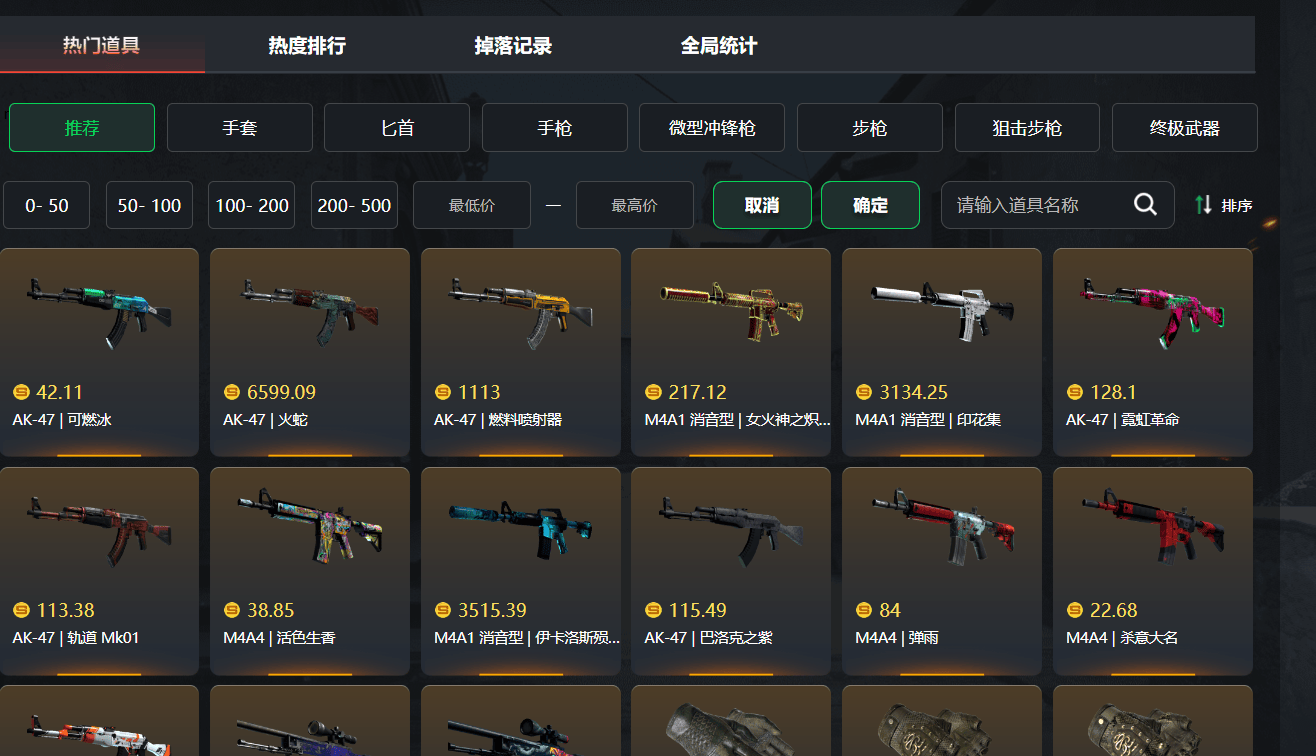Open the AK-47 火蛇 item thumbnail

click(x=309, y=310)
